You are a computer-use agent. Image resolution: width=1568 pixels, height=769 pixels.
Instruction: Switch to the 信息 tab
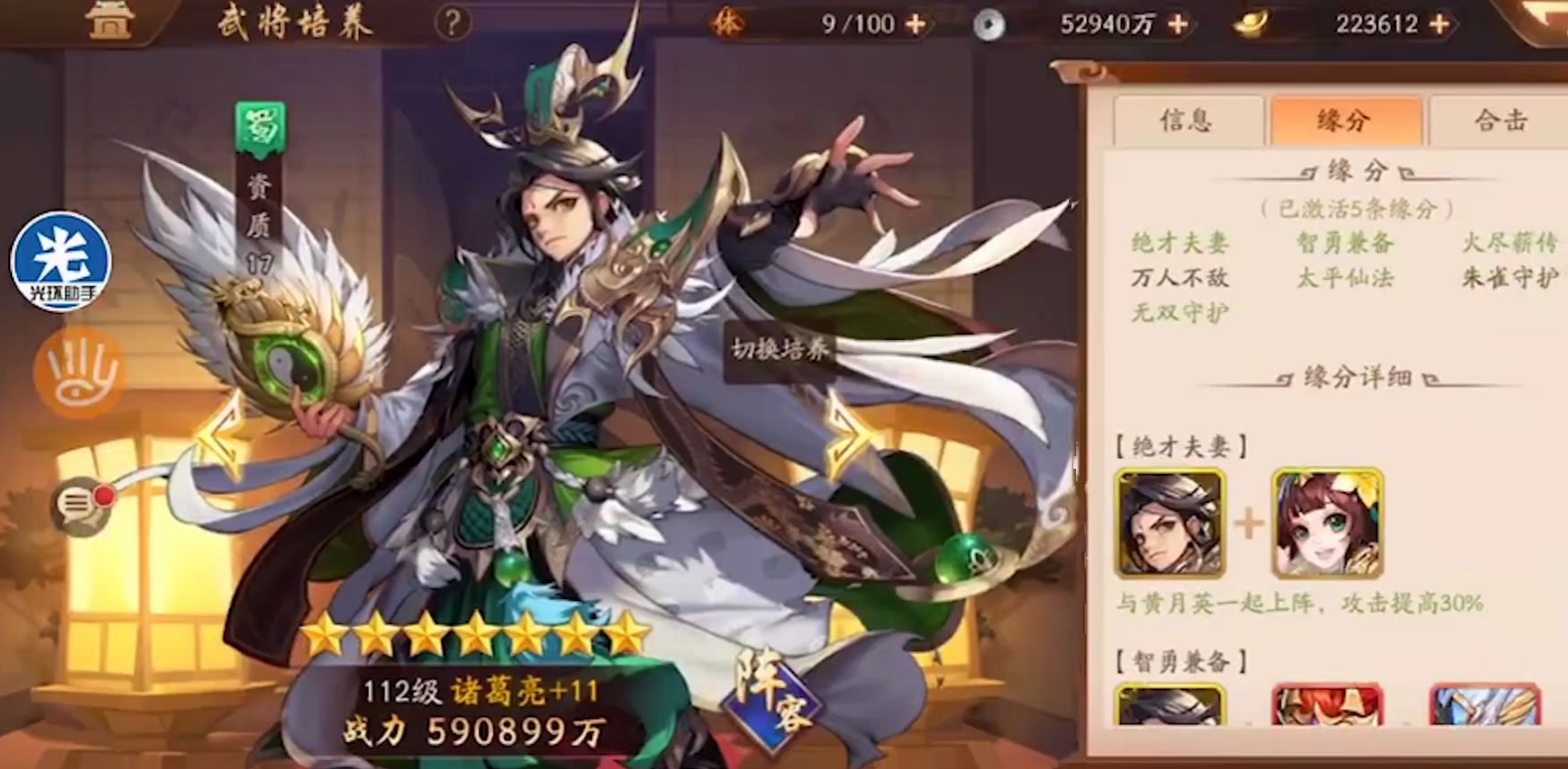[1188, 120]
